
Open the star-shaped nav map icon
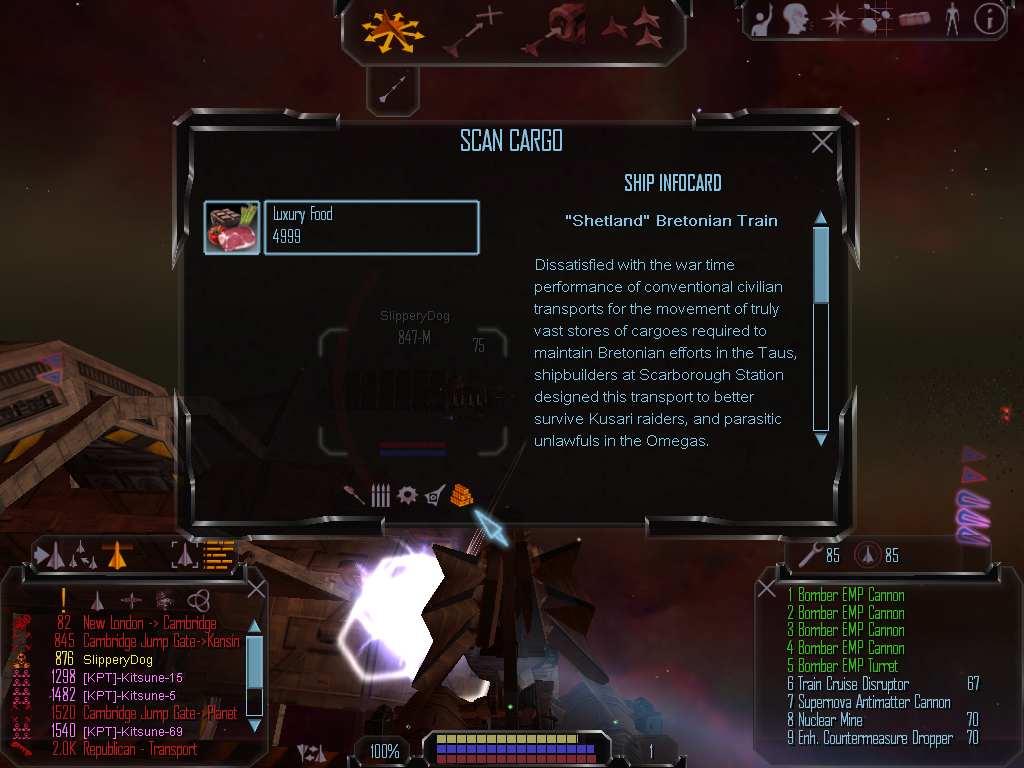(836, 19)
